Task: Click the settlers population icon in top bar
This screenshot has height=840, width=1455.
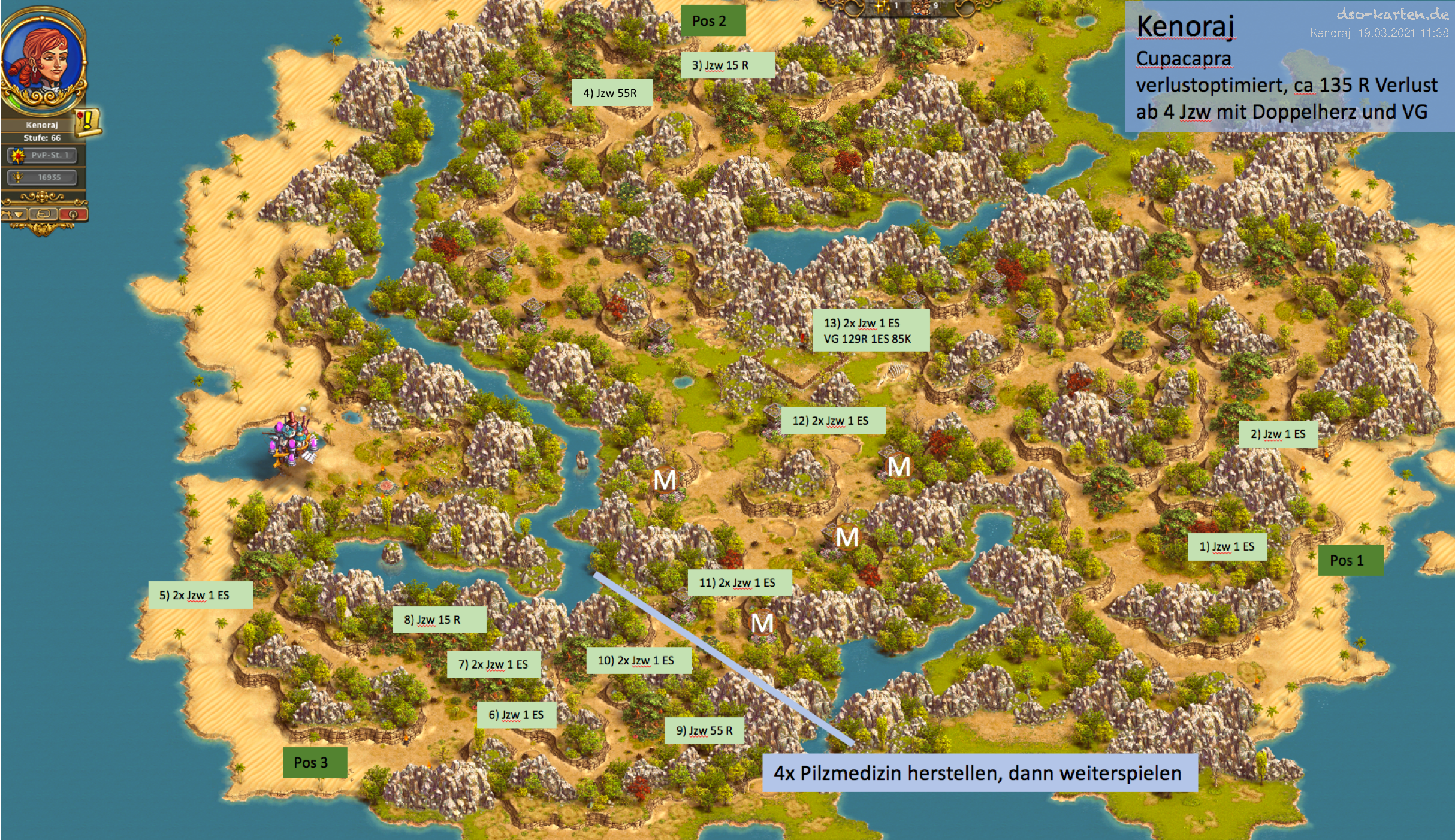Action: pyautogui.click(x=920, y=7)
